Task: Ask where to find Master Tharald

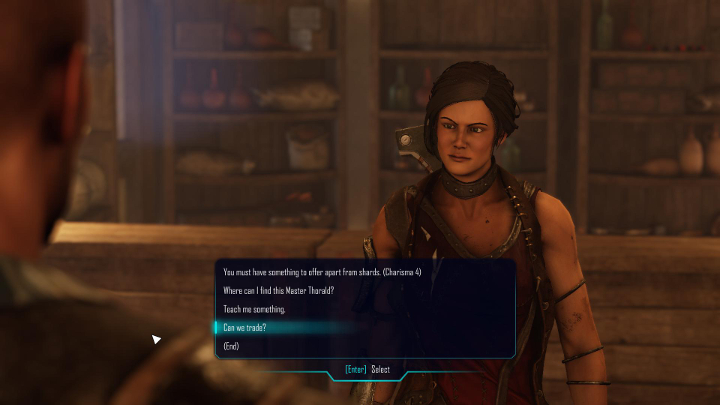Action: pyautogui.click(x=278, y=291)
